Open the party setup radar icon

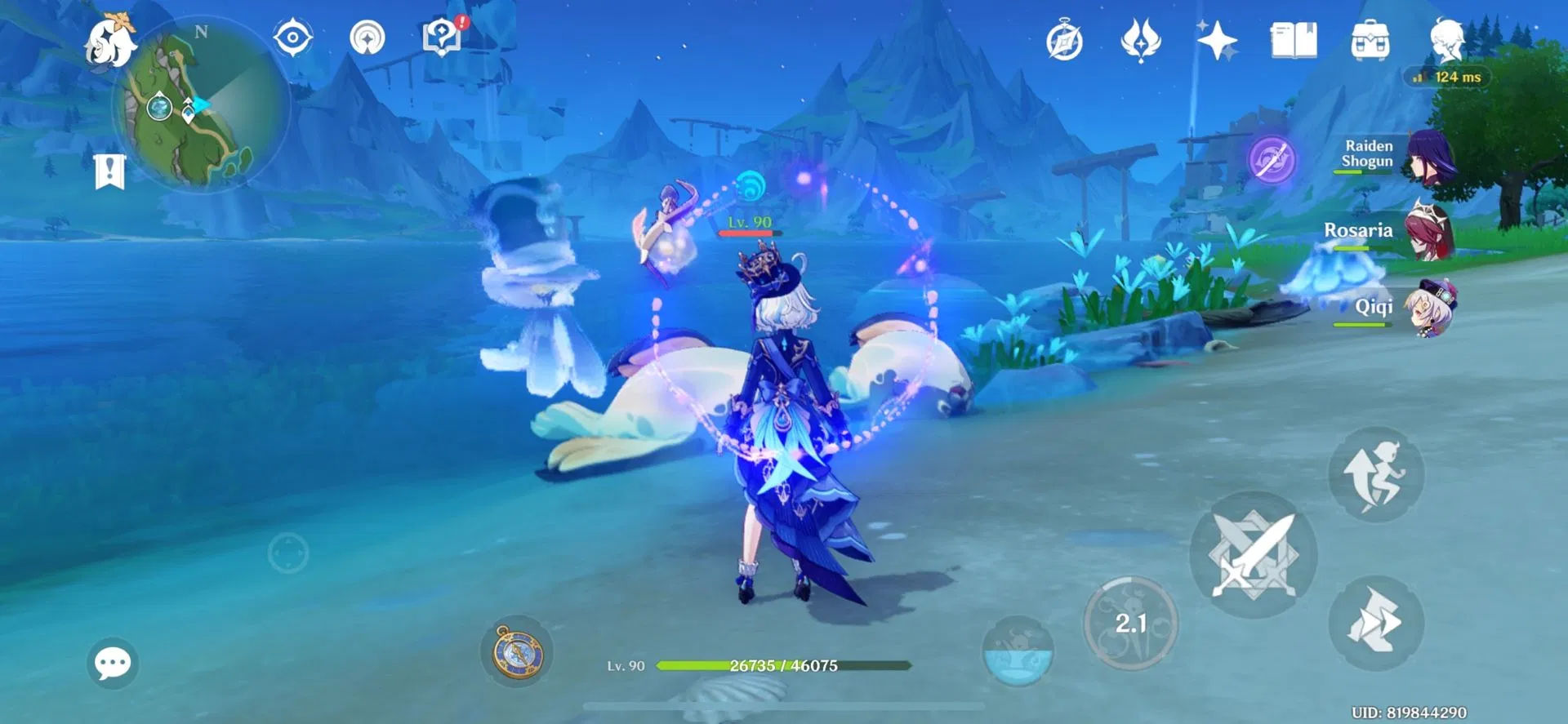tap(369, 38)
